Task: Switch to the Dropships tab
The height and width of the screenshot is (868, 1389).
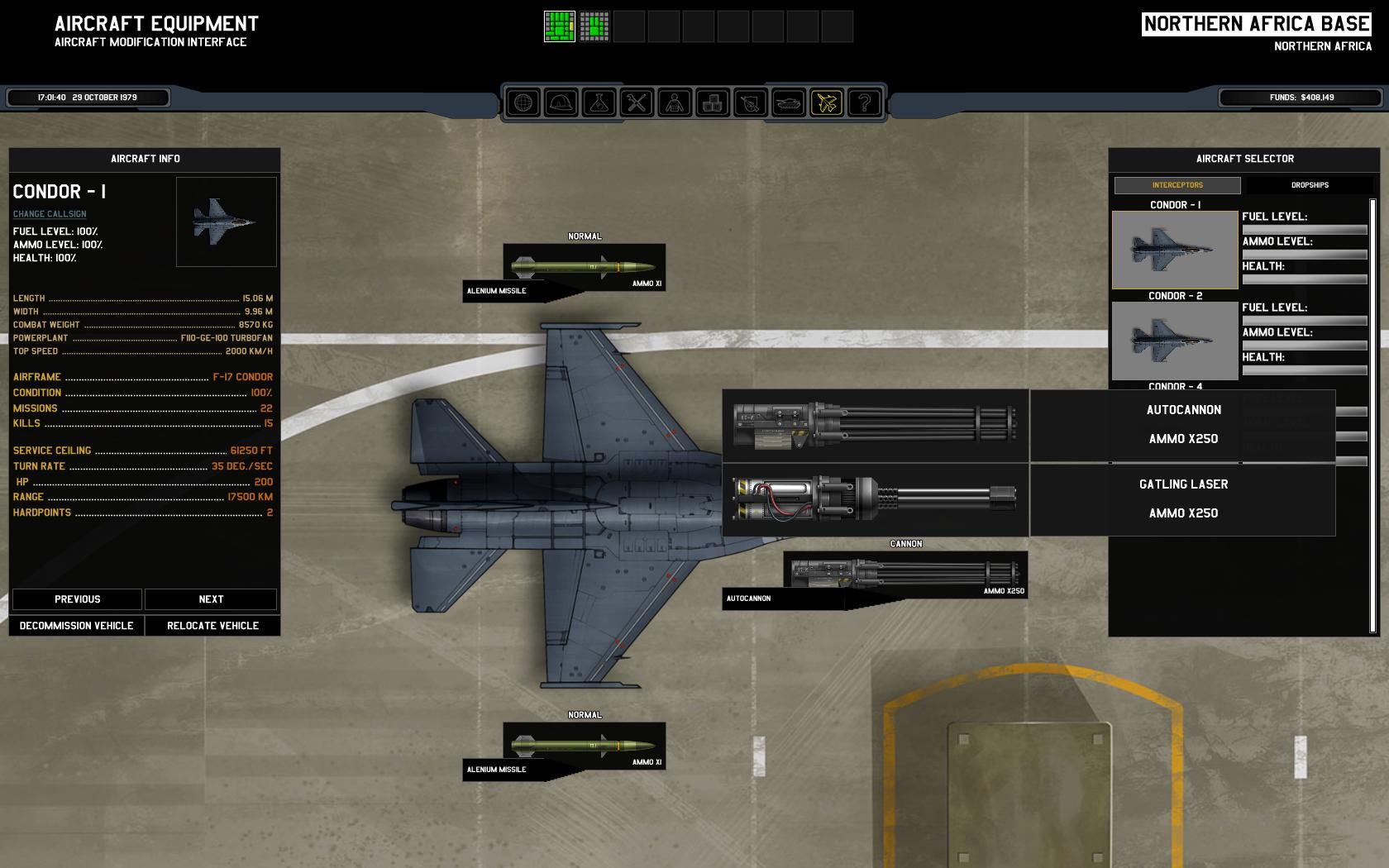Action: 1310,185
